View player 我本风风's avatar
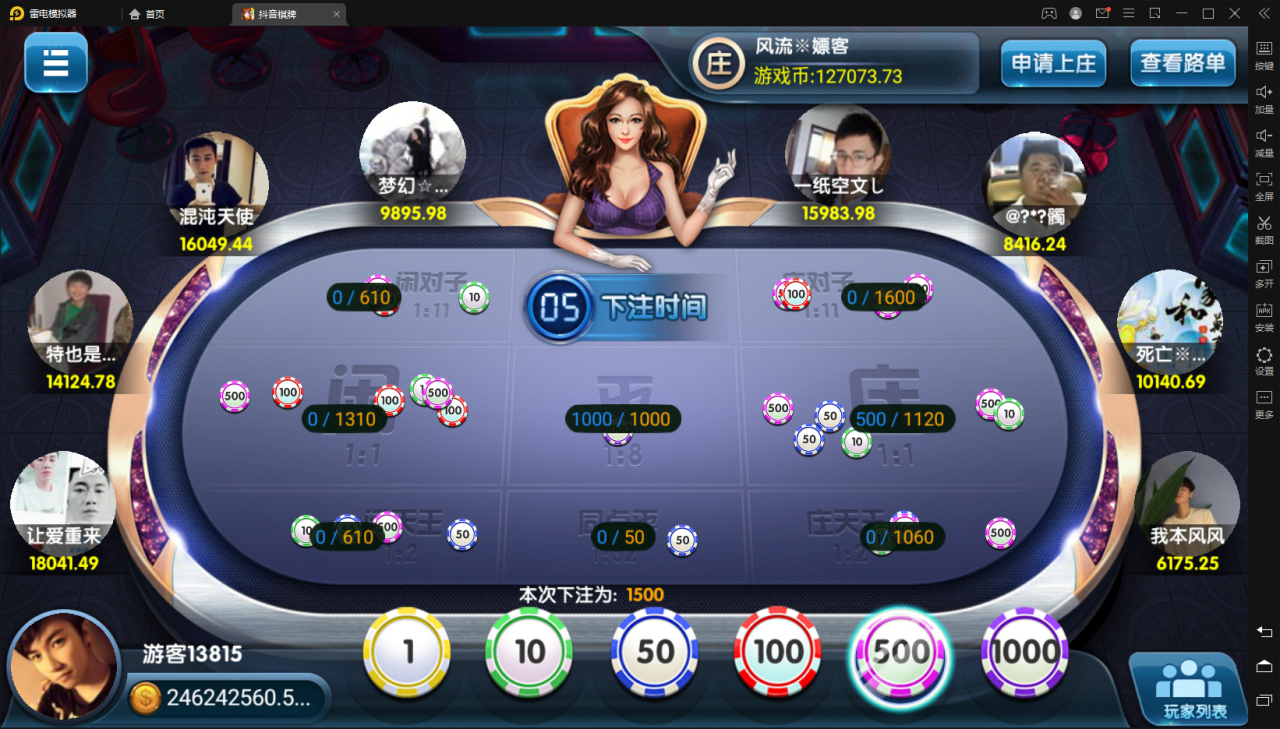Viewport: 1280px width, 729px height. (1187, 500)
